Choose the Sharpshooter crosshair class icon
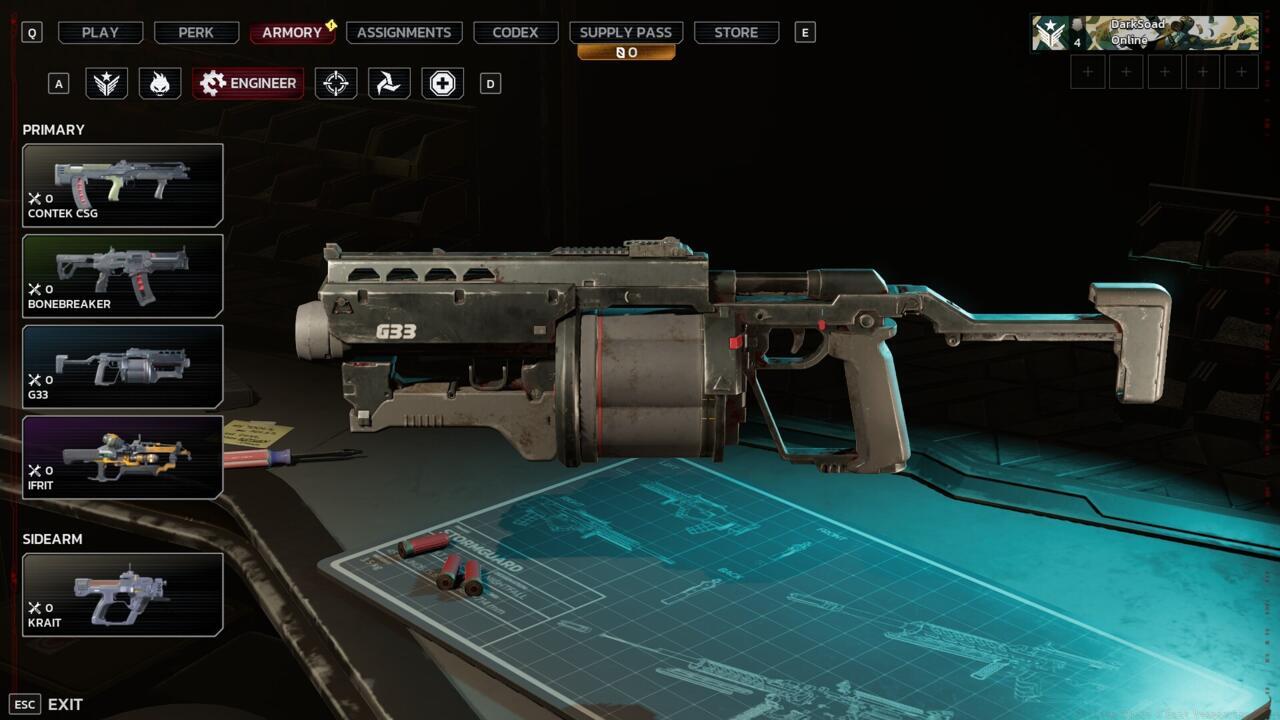1280x720 pixels. 336,83
